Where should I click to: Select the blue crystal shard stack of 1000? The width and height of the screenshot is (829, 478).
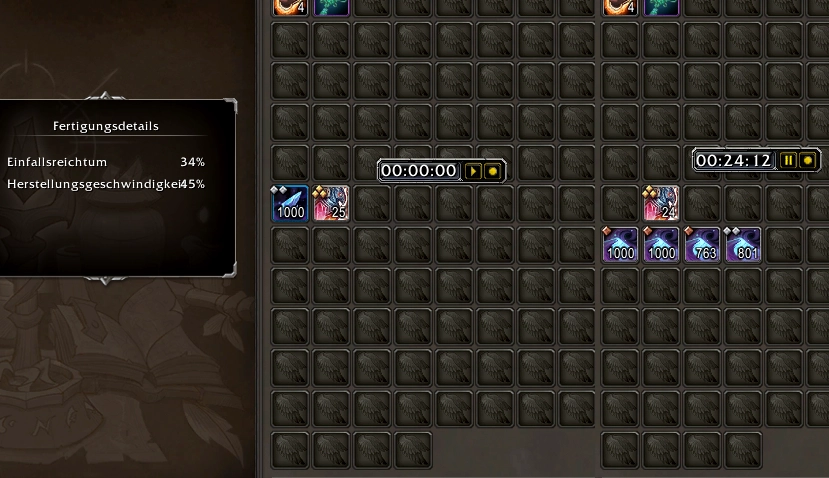coord(291,203)
